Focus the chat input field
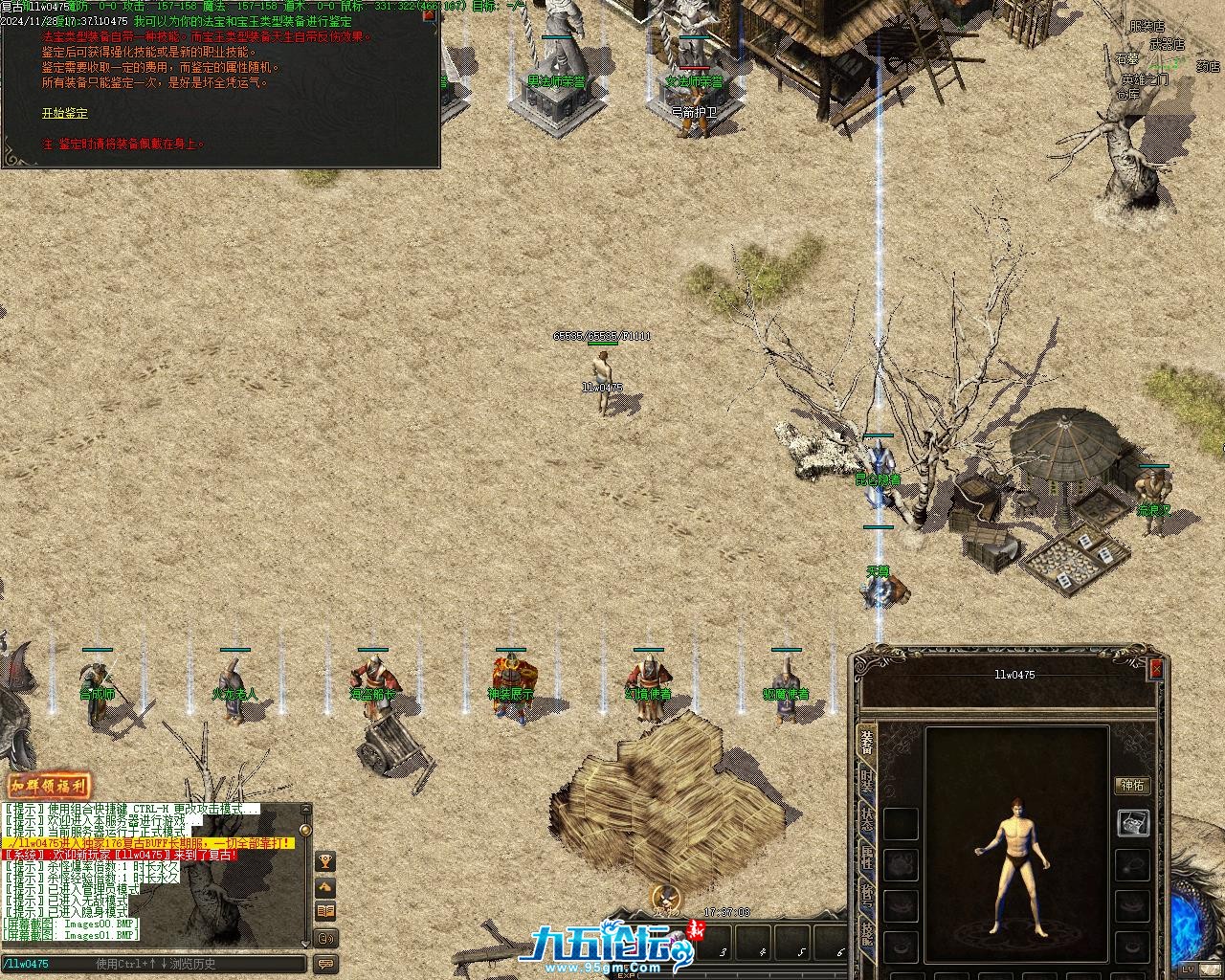1225x980 pixels. [153, 964]
